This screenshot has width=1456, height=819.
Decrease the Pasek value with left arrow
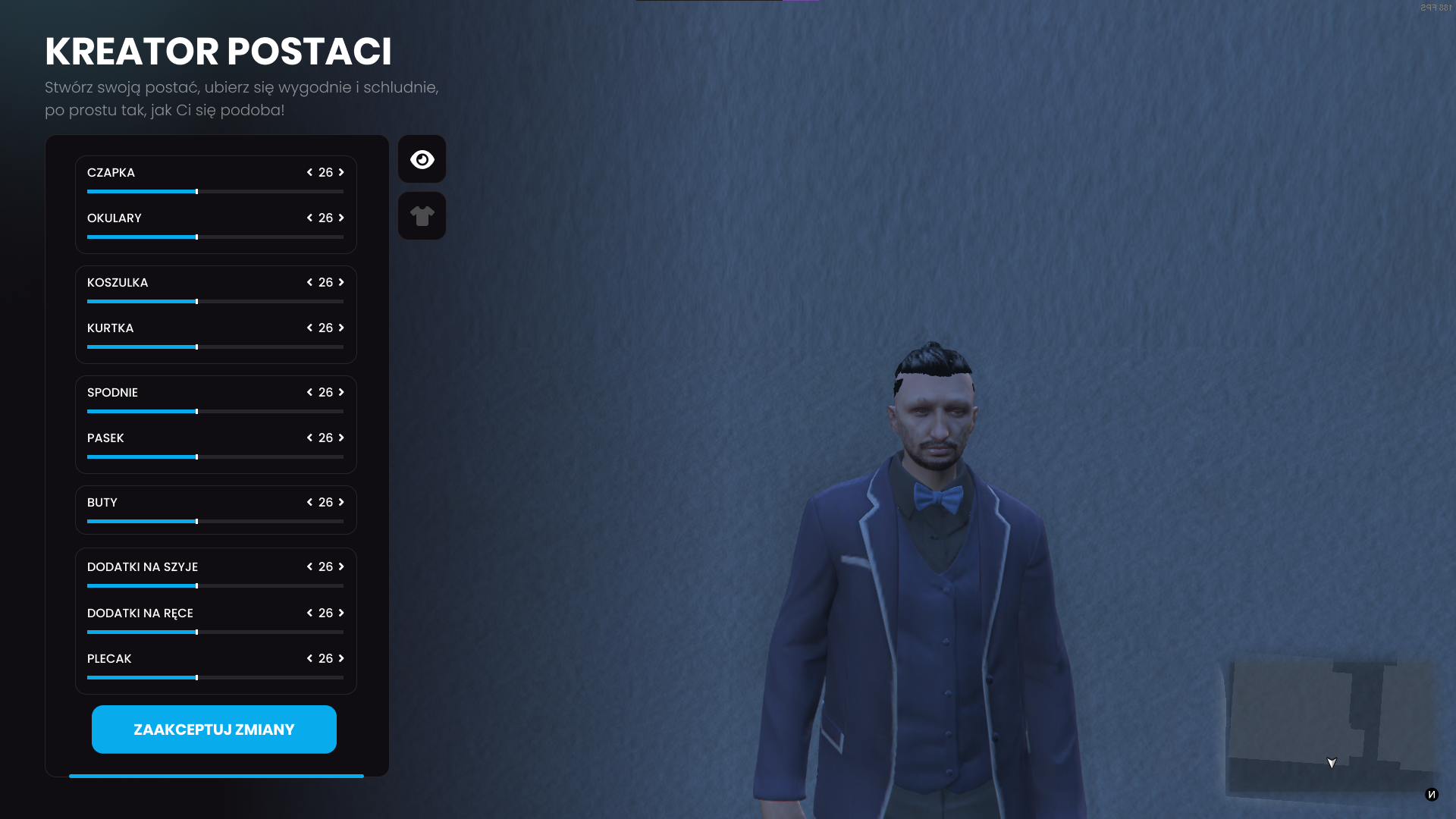click(309, 438)
